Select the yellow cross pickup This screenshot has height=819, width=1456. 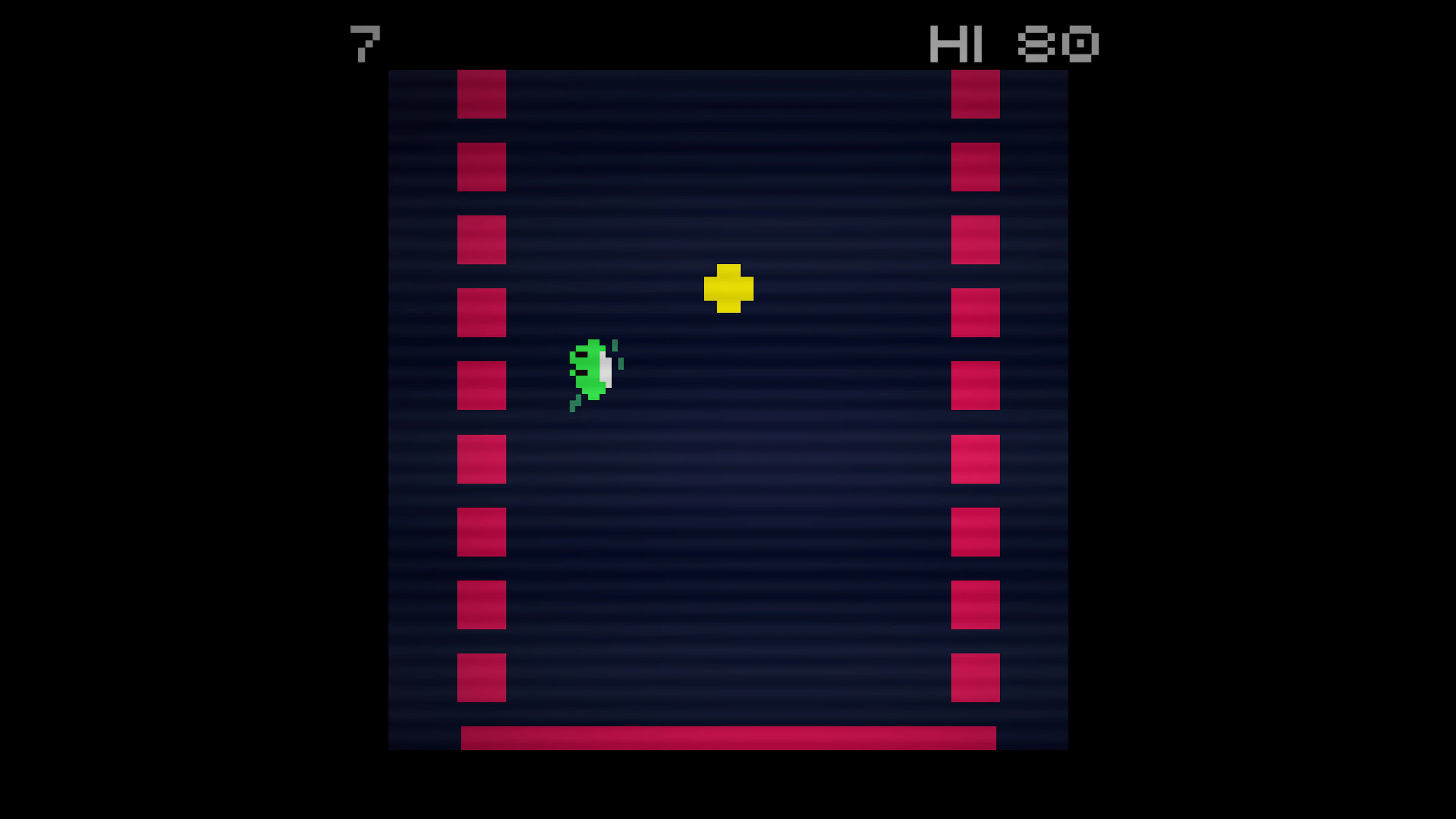pyautogui.click(x=729, y=288)
